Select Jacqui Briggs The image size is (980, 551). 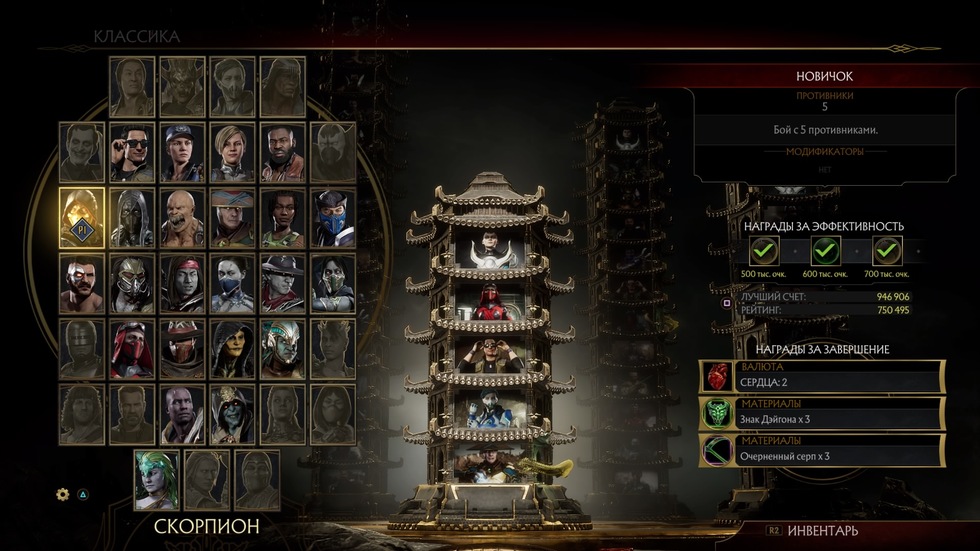coord(283,213)
